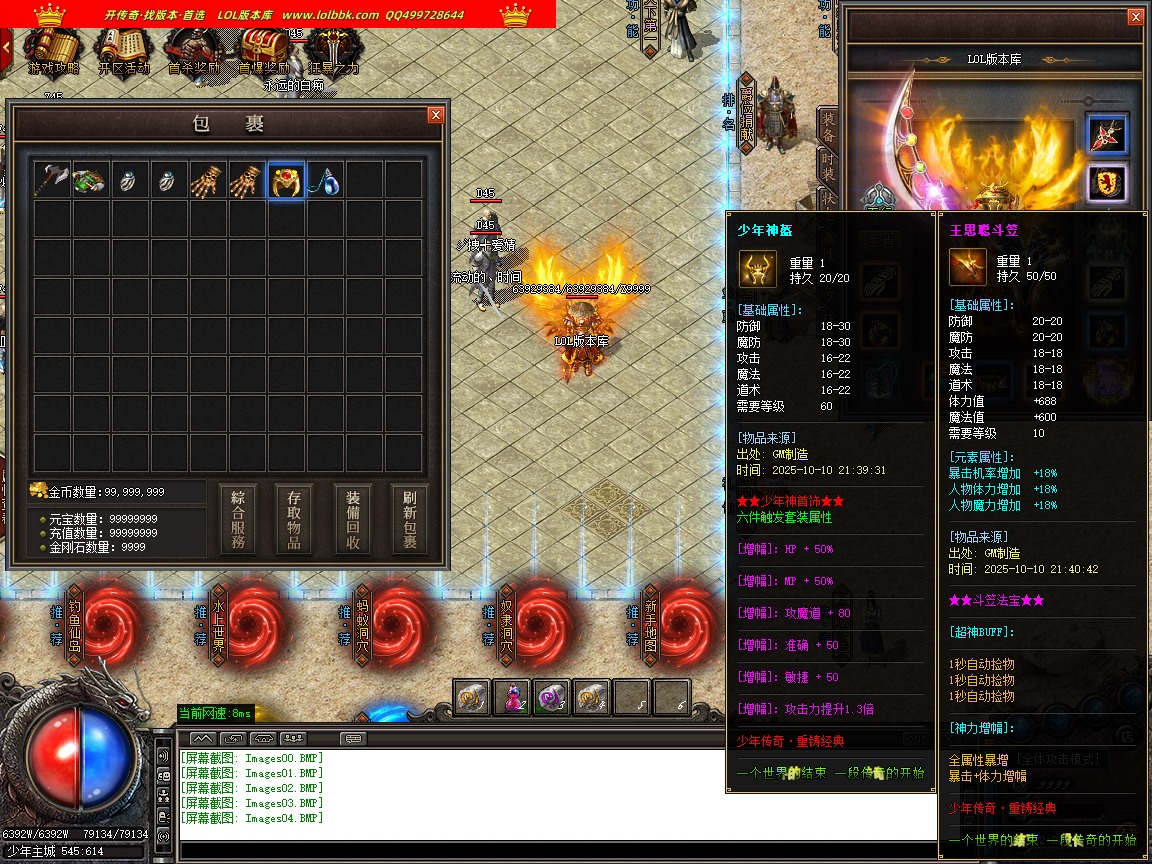This screenshot has height=864, width=1152.
Task: Select the green boots item slot
Action: click(x=90, y=180)
